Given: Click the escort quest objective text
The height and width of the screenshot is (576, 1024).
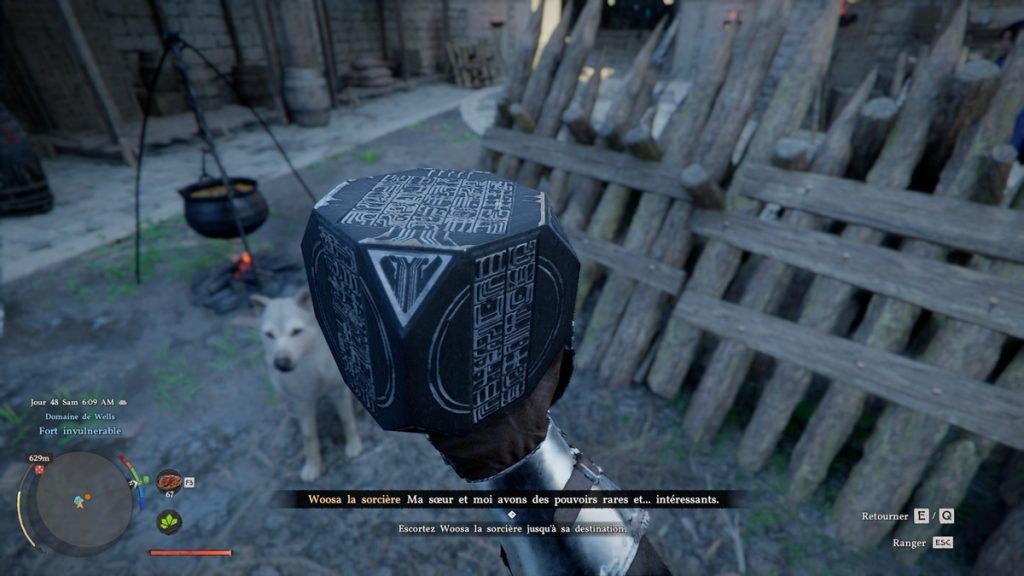Looking at the screenshot, I should pyautogui.click(x=512, y=528).
